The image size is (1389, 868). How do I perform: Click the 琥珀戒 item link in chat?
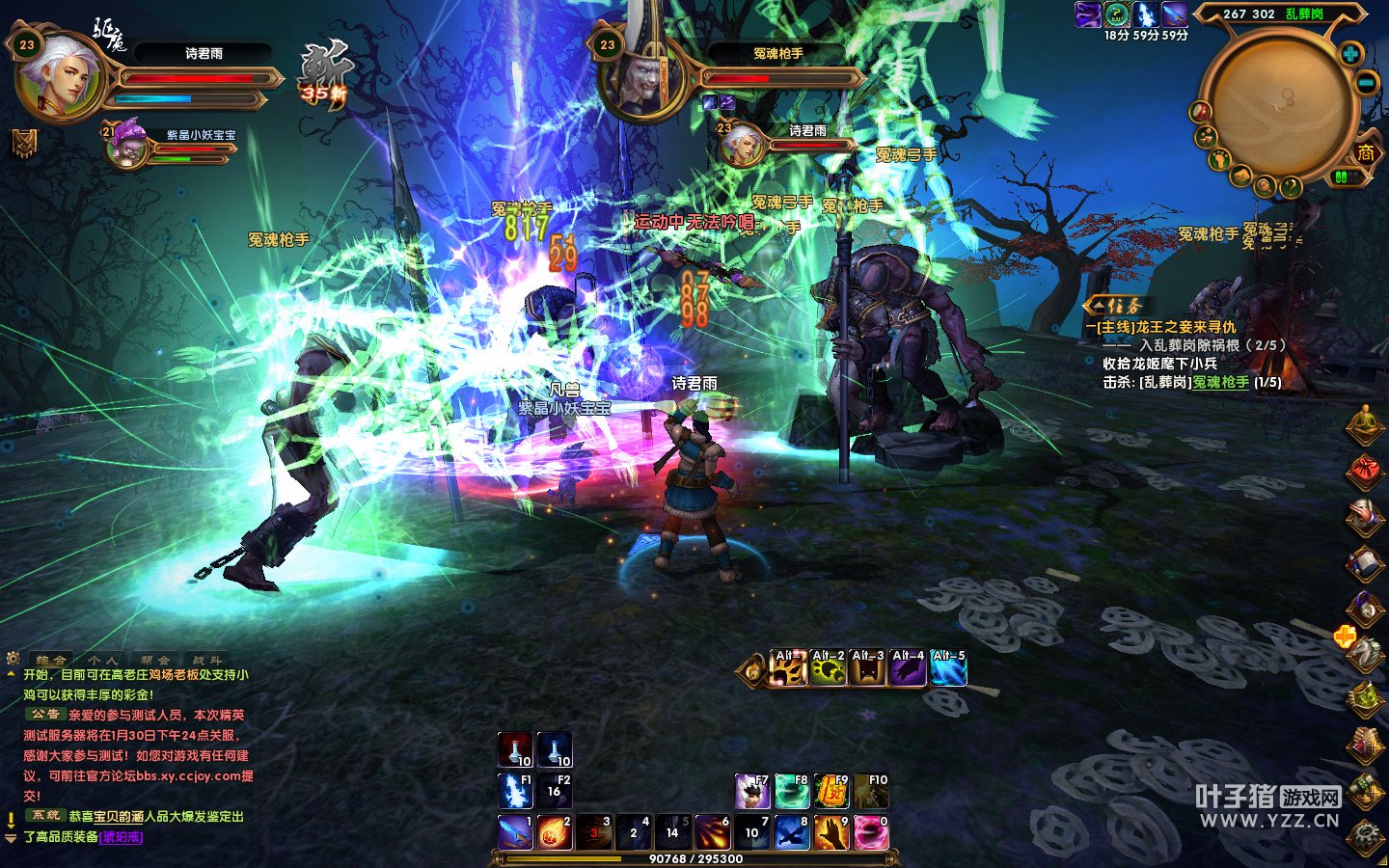(x=122, y=837)
